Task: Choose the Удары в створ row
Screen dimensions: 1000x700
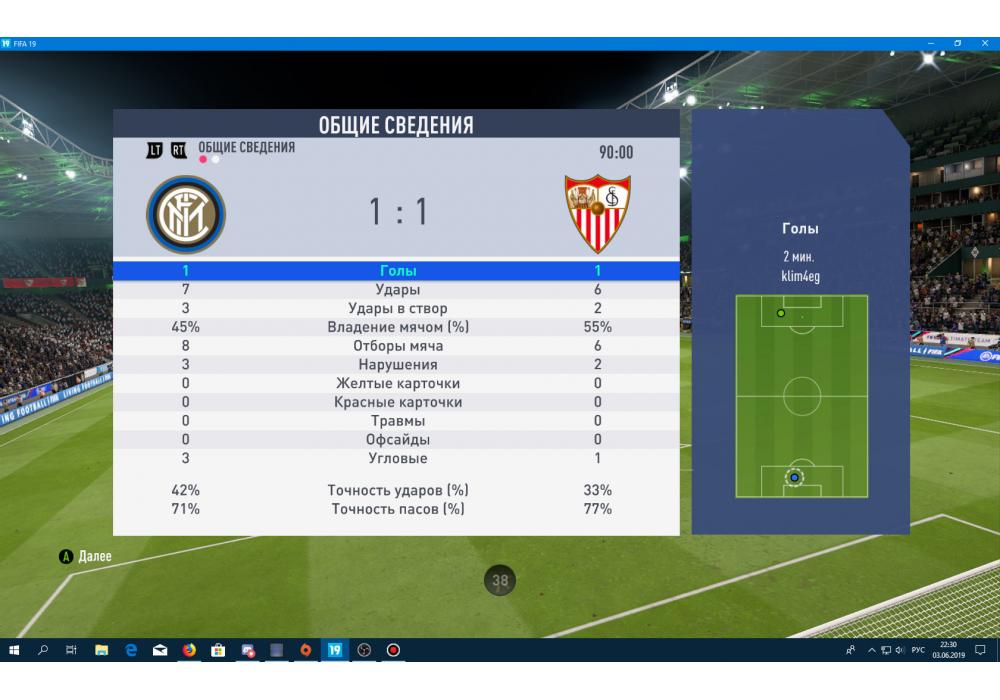Action: coord(398,309)
